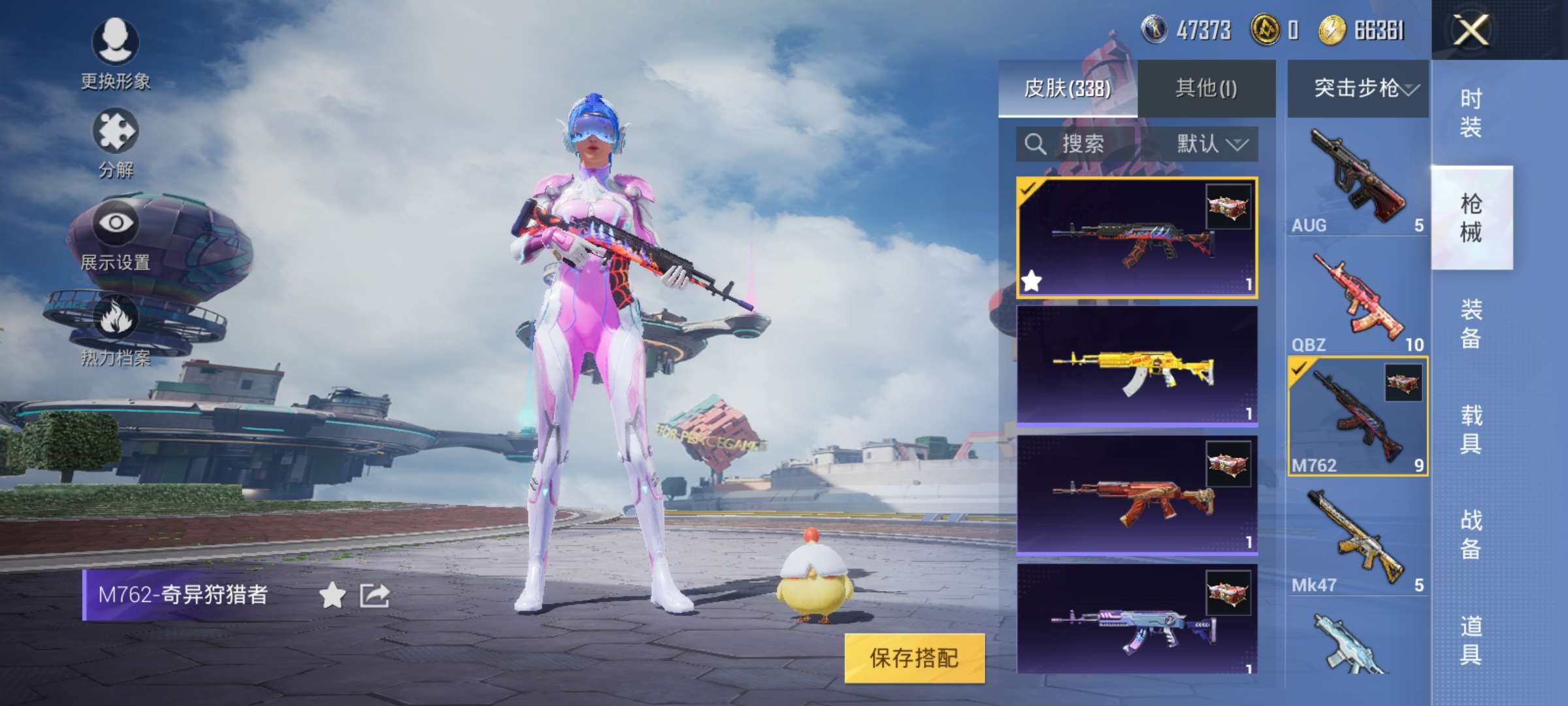Pick the blue-purple M762 skin thumbnail
The image size is (1568, 706).
[x=1137, y=620]
